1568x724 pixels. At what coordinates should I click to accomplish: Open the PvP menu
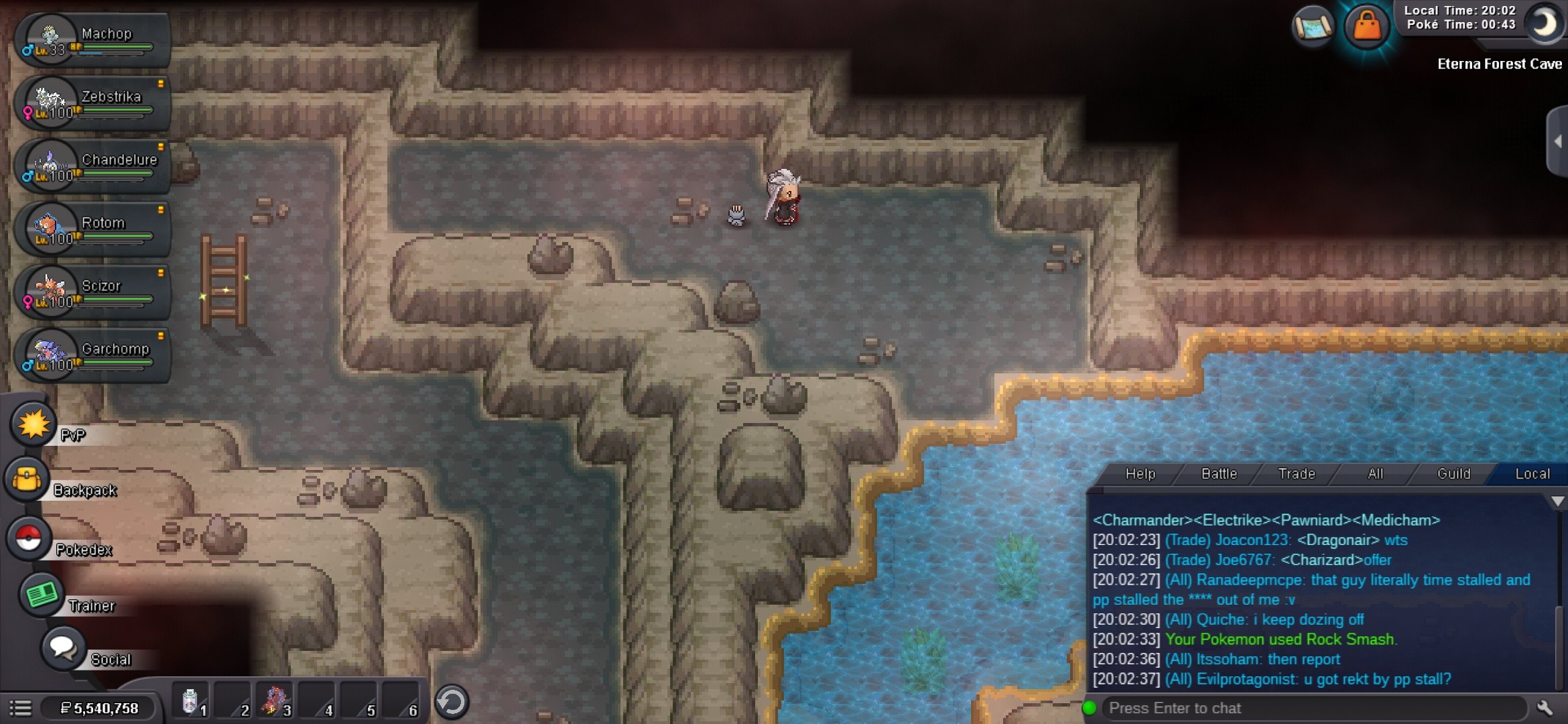[x=33, y=424]
